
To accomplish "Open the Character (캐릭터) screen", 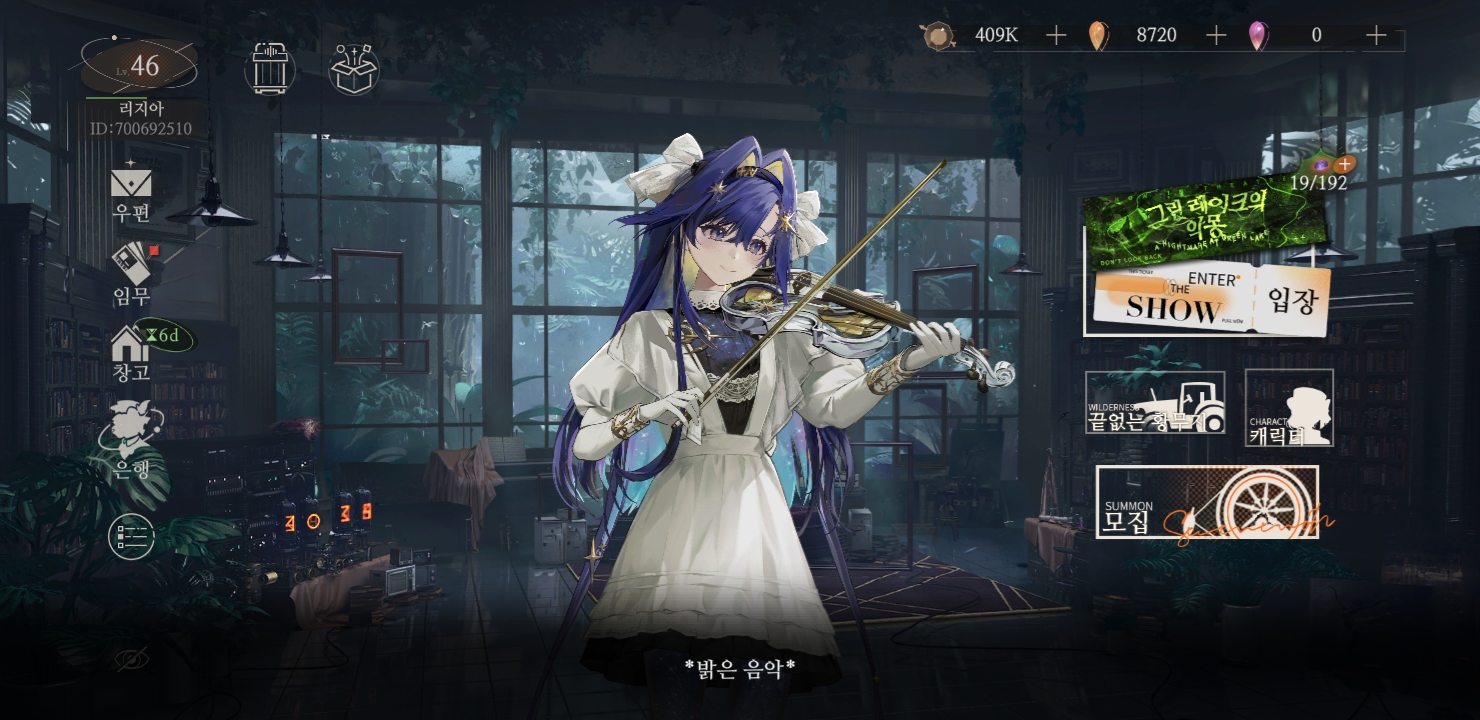I will coord(1289,407).
